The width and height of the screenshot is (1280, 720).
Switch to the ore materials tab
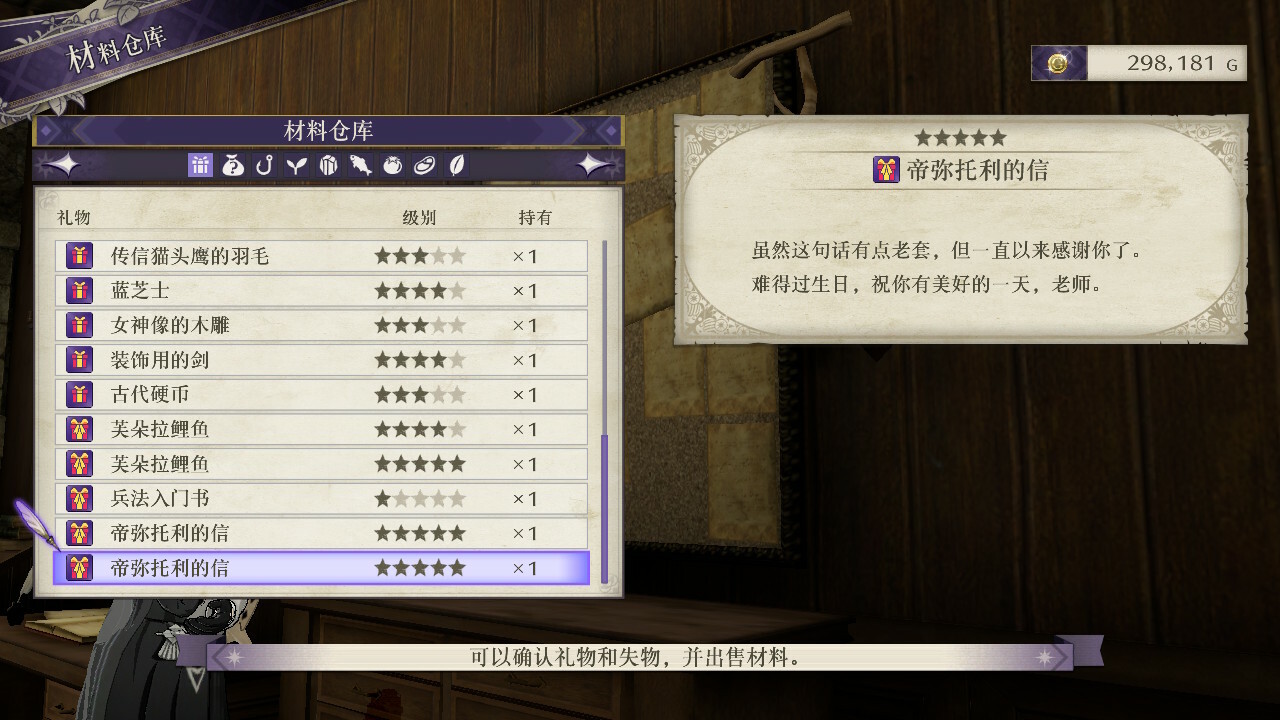point(328,166)
